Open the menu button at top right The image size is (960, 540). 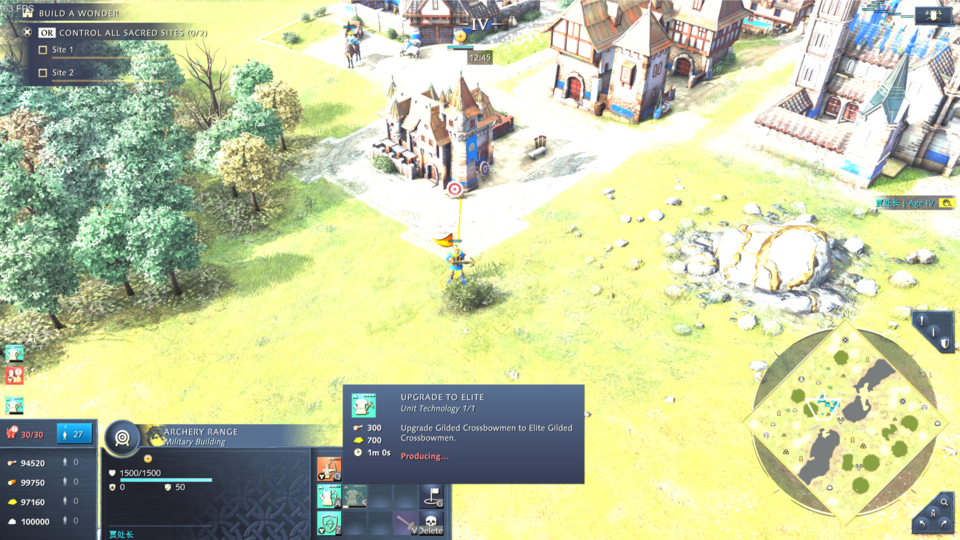(932, 15)
